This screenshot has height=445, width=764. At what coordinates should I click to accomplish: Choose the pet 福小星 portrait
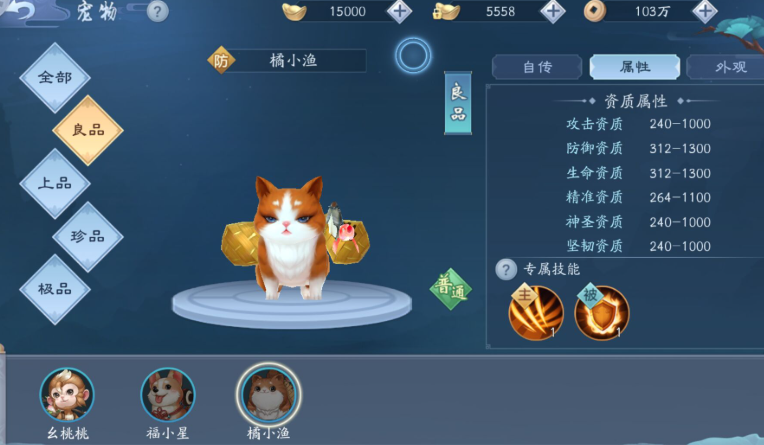[167, 395]
